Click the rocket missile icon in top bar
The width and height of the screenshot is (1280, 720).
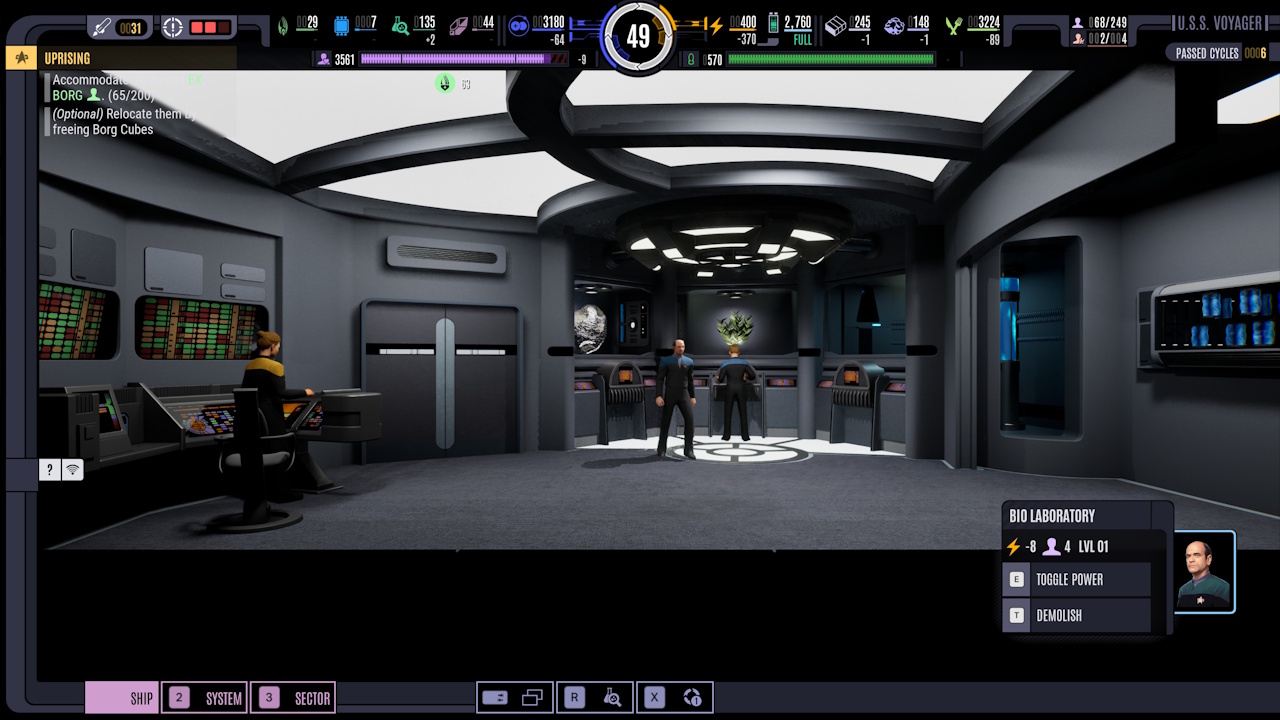pos(100,27)
